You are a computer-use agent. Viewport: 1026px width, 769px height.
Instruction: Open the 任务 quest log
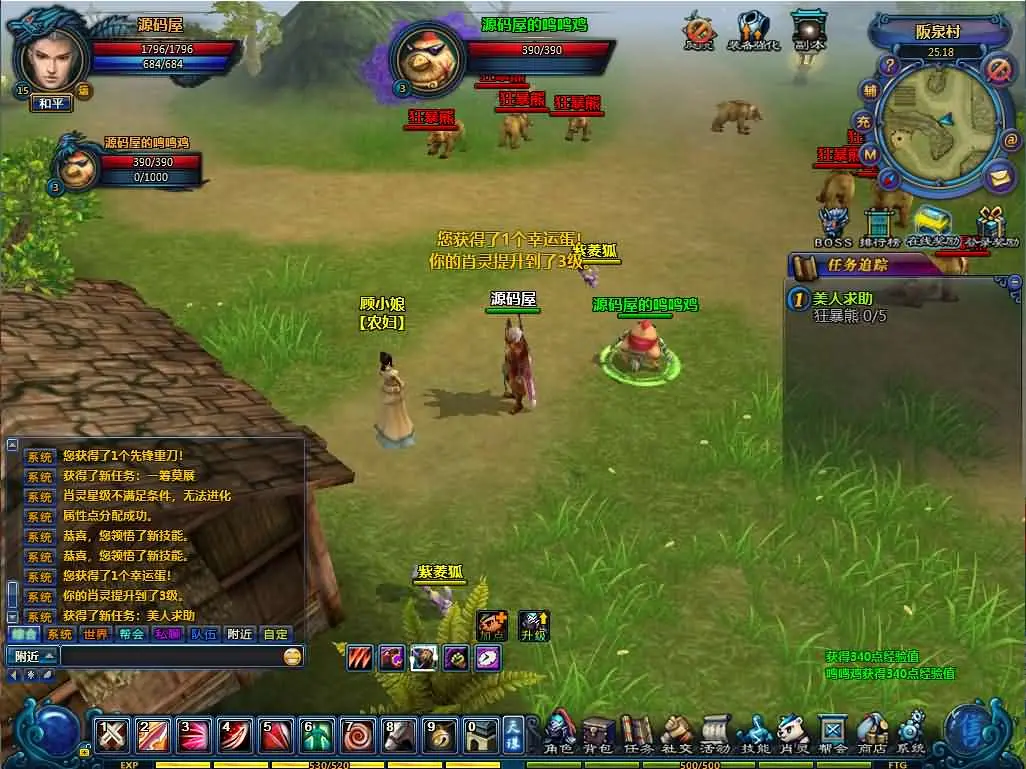tap(636, 735)
